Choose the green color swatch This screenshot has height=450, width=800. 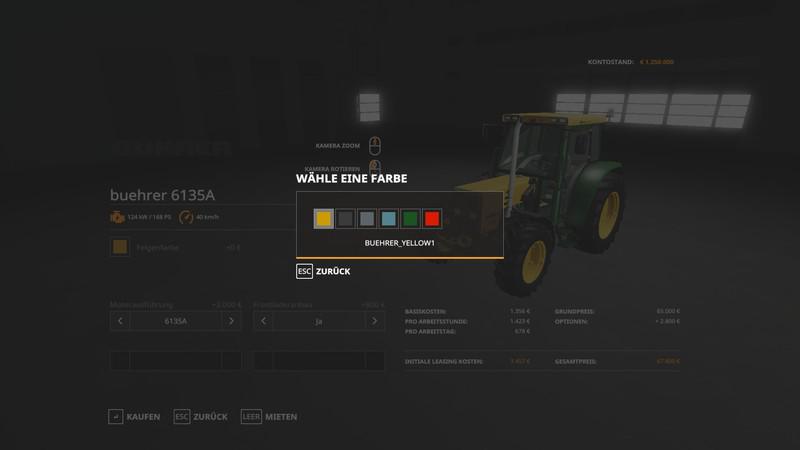(x=410, y=219)
